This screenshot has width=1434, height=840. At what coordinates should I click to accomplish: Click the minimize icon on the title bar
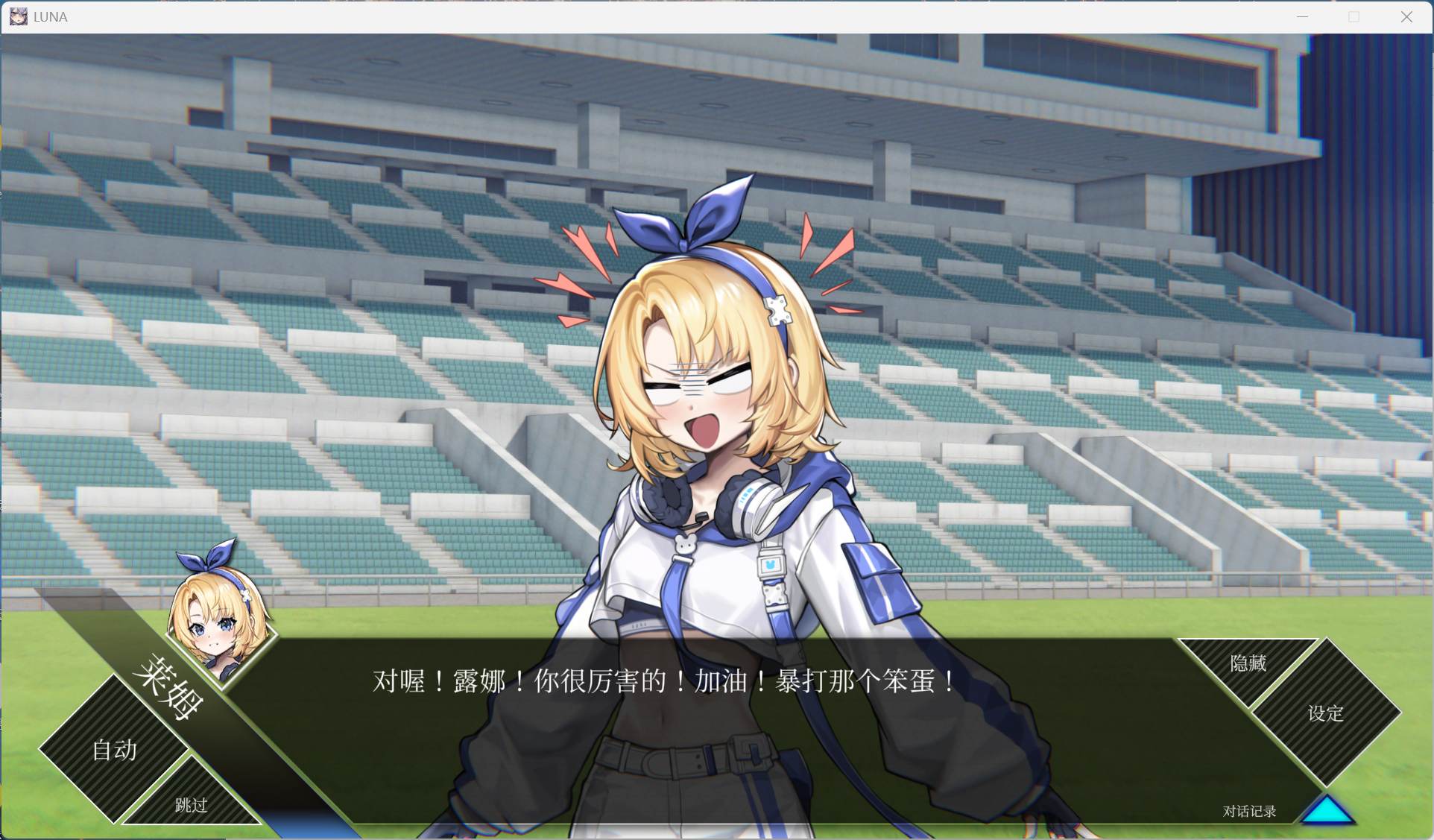point(1303,16)
